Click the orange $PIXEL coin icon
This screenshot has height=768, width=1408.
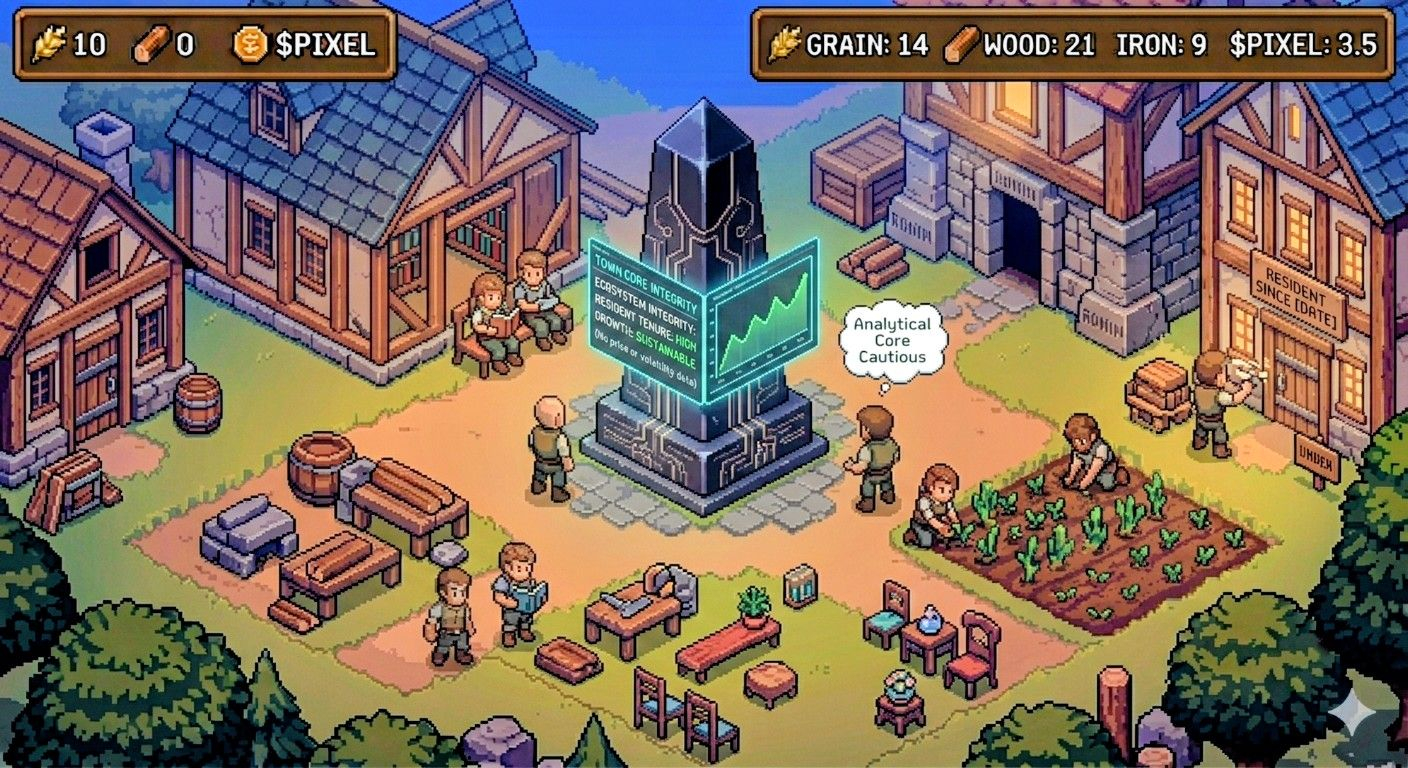pyautogui.click(x=250, y=44)
